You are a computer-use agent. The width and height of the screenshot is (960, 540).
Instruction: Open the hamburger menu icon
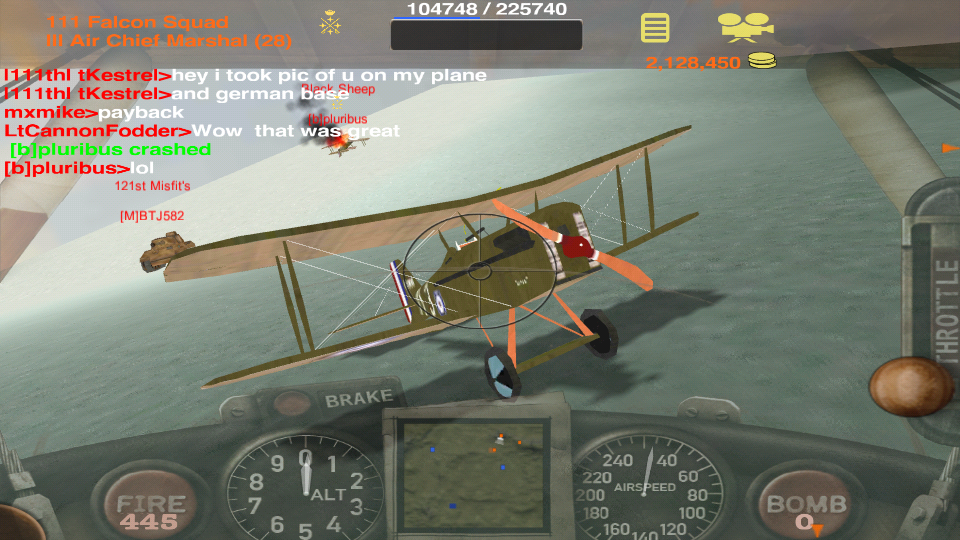click(655, 27)
